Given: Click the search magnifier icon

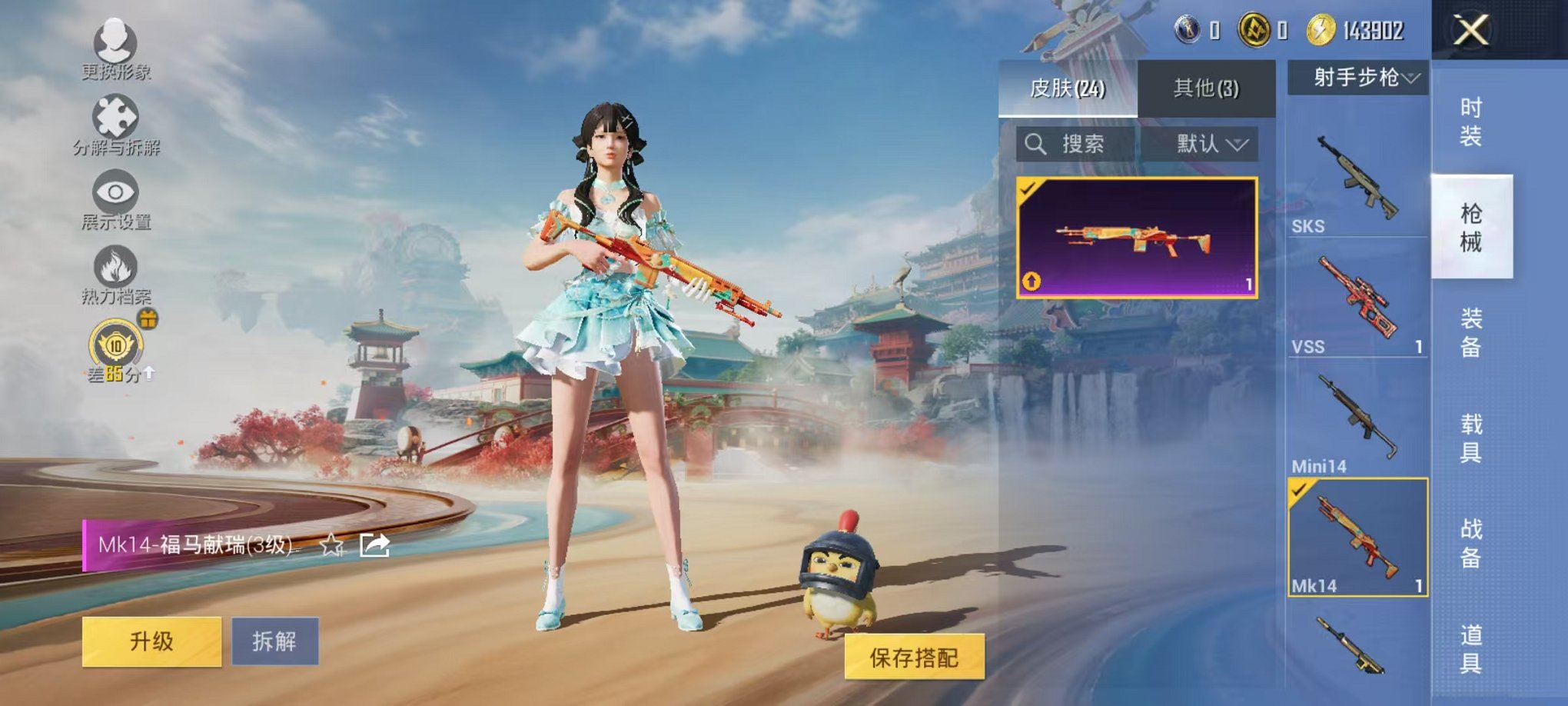Looking at the screenshot, I should [1037, 145].
